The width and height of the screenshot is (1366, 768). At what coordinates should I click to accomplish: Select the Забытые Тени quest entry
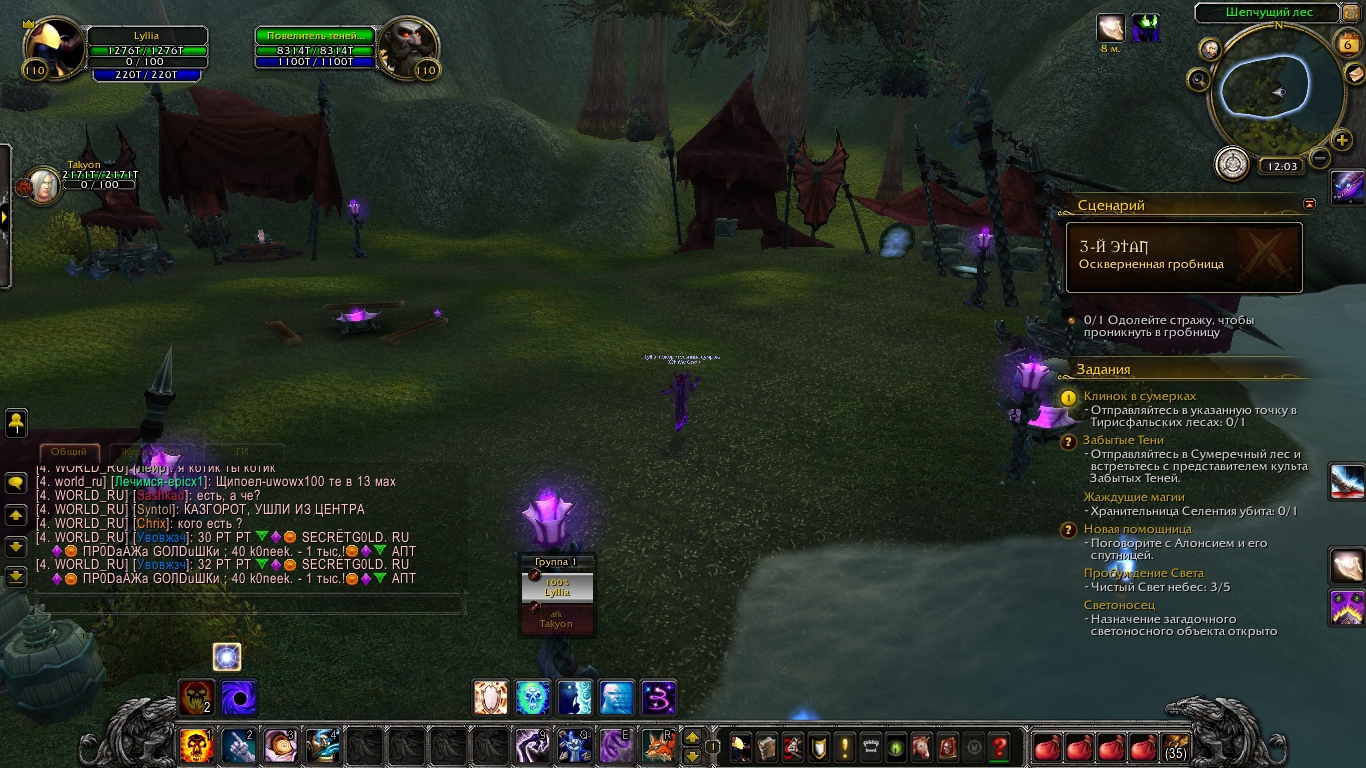click(1123, 440)
